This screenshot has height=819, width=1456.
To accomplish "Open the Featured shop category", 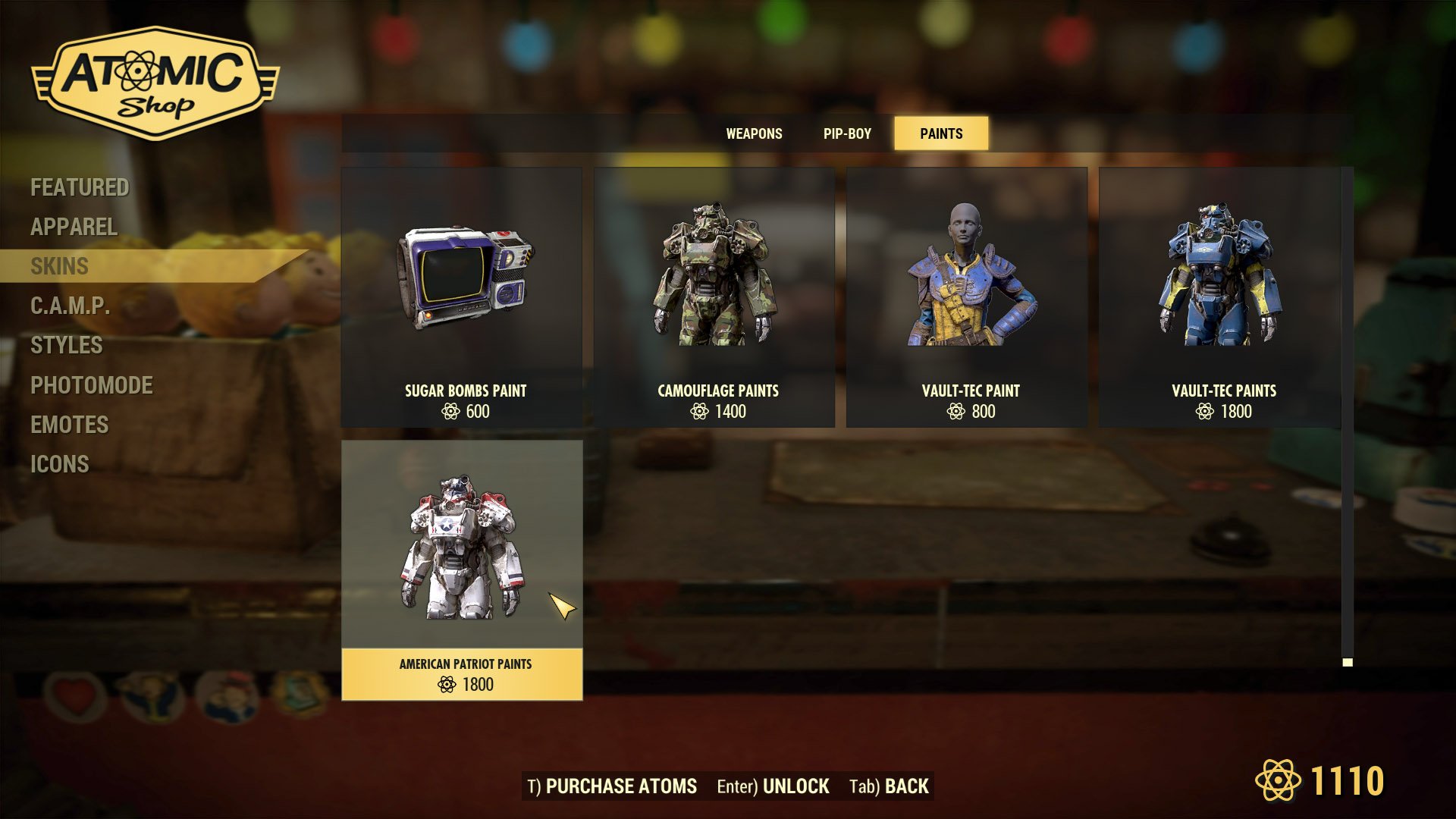I will [x=80, y=187].
